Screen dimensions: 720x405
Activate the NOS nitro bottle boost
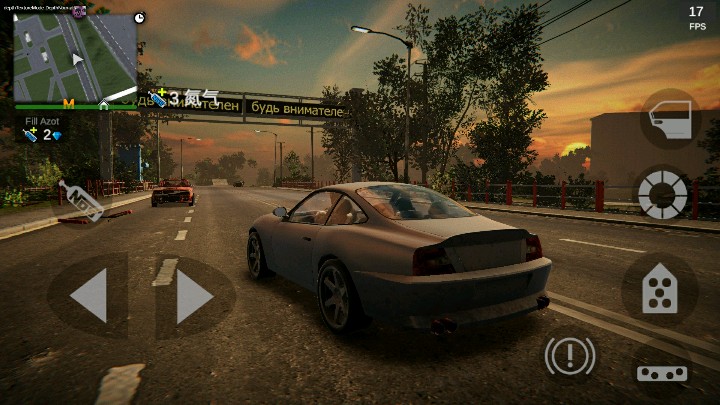tap(82, 199)
